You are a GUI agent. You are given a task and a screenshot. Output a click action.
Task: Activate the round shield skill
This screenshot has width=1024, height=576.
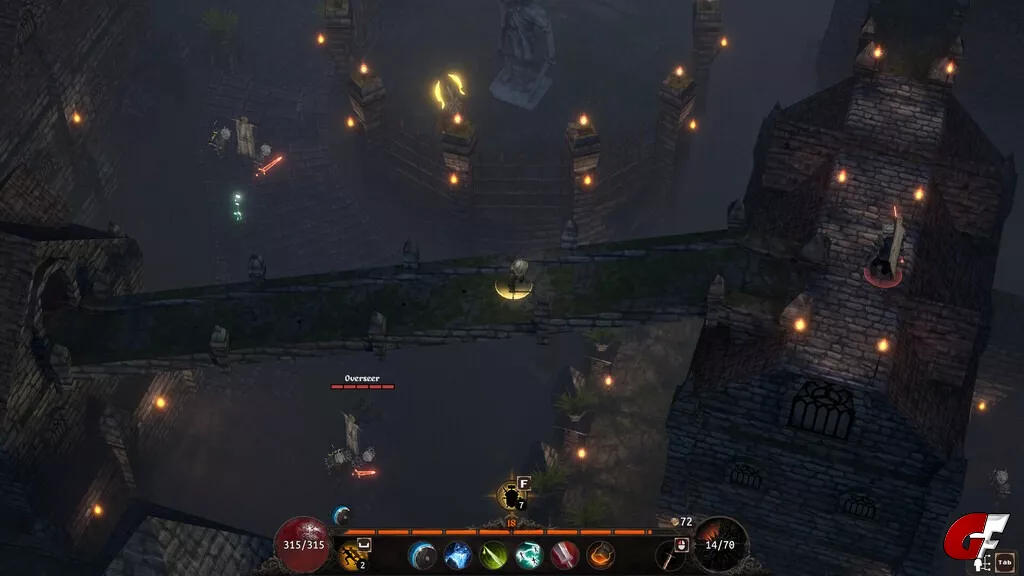pos(422,555)
